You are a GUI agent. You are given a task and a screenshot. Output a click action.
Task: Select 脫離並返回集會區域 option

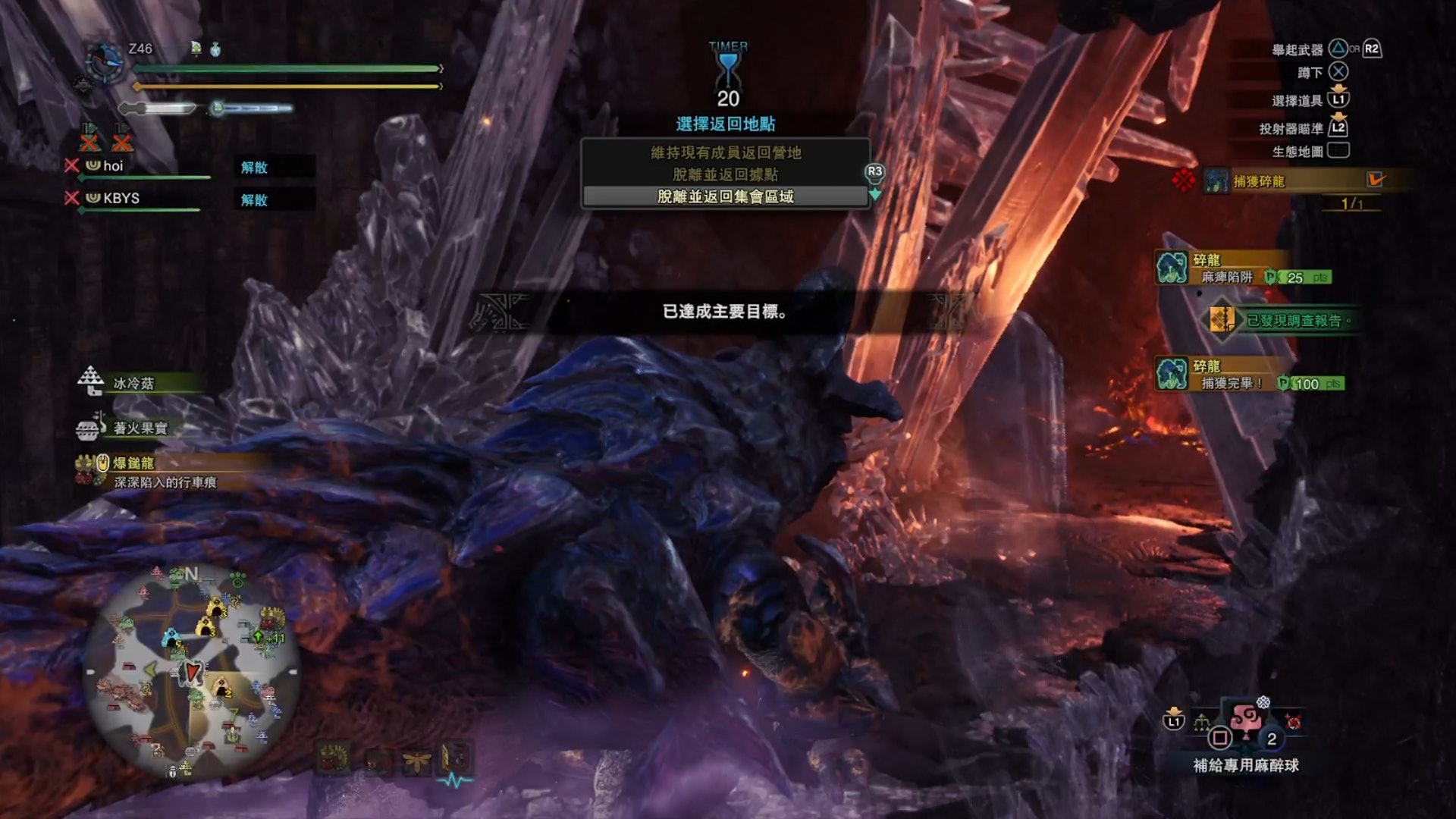pyautogui.click(x=726, y=196)
